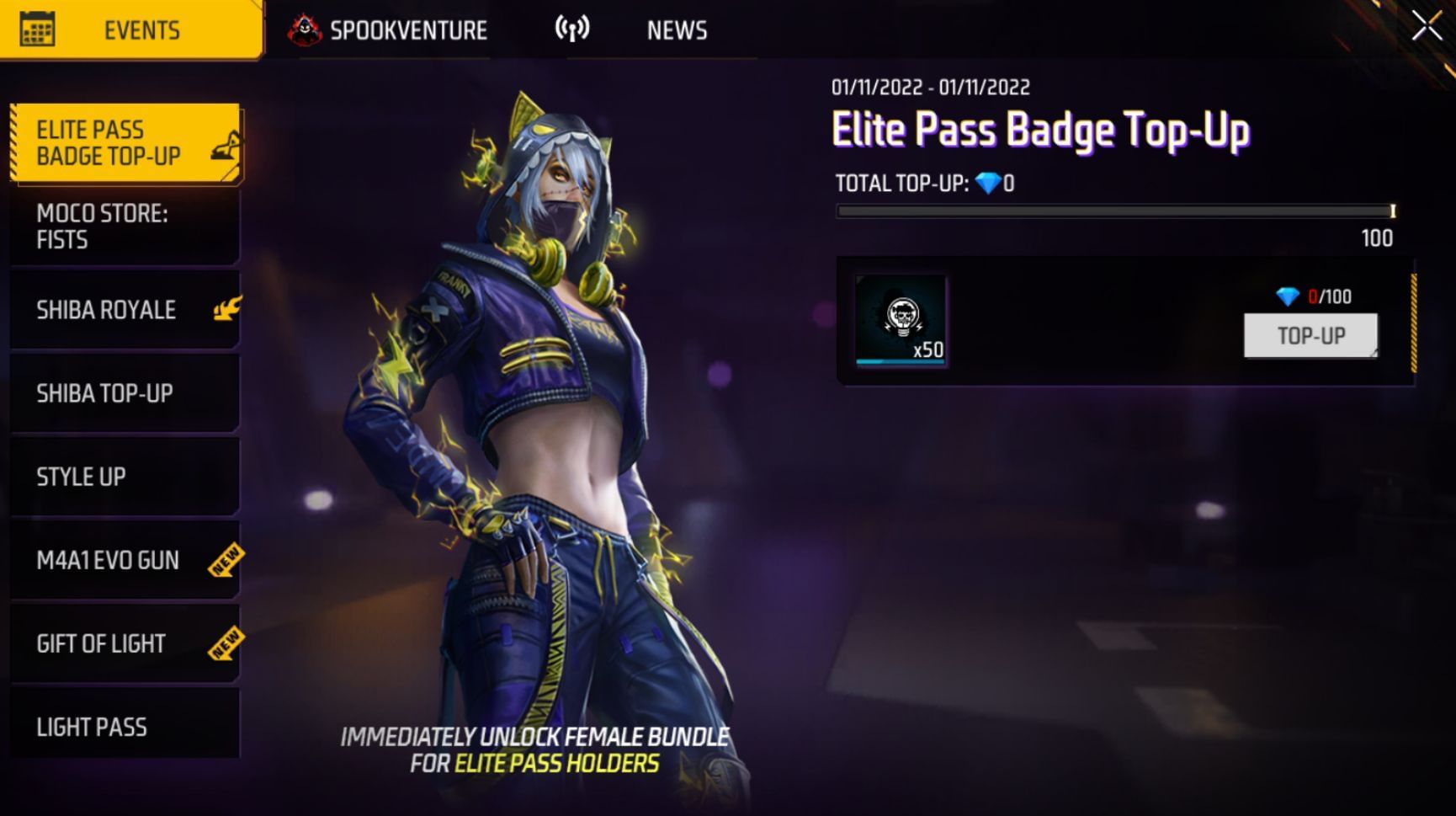
Task: Click the top-up progress bar
Action: click(1115, 212)
